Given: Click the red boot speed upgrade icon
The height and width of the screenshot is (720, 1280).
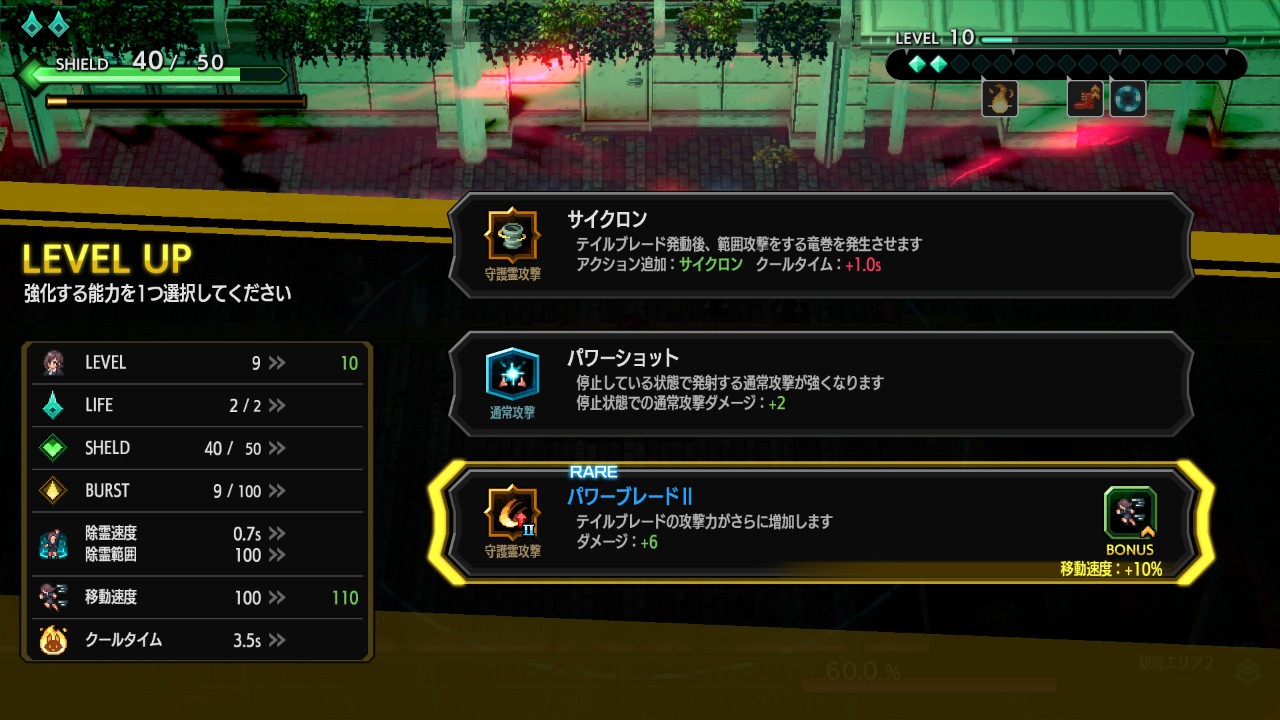Looking at the screenshot, I should (1084, 99).
